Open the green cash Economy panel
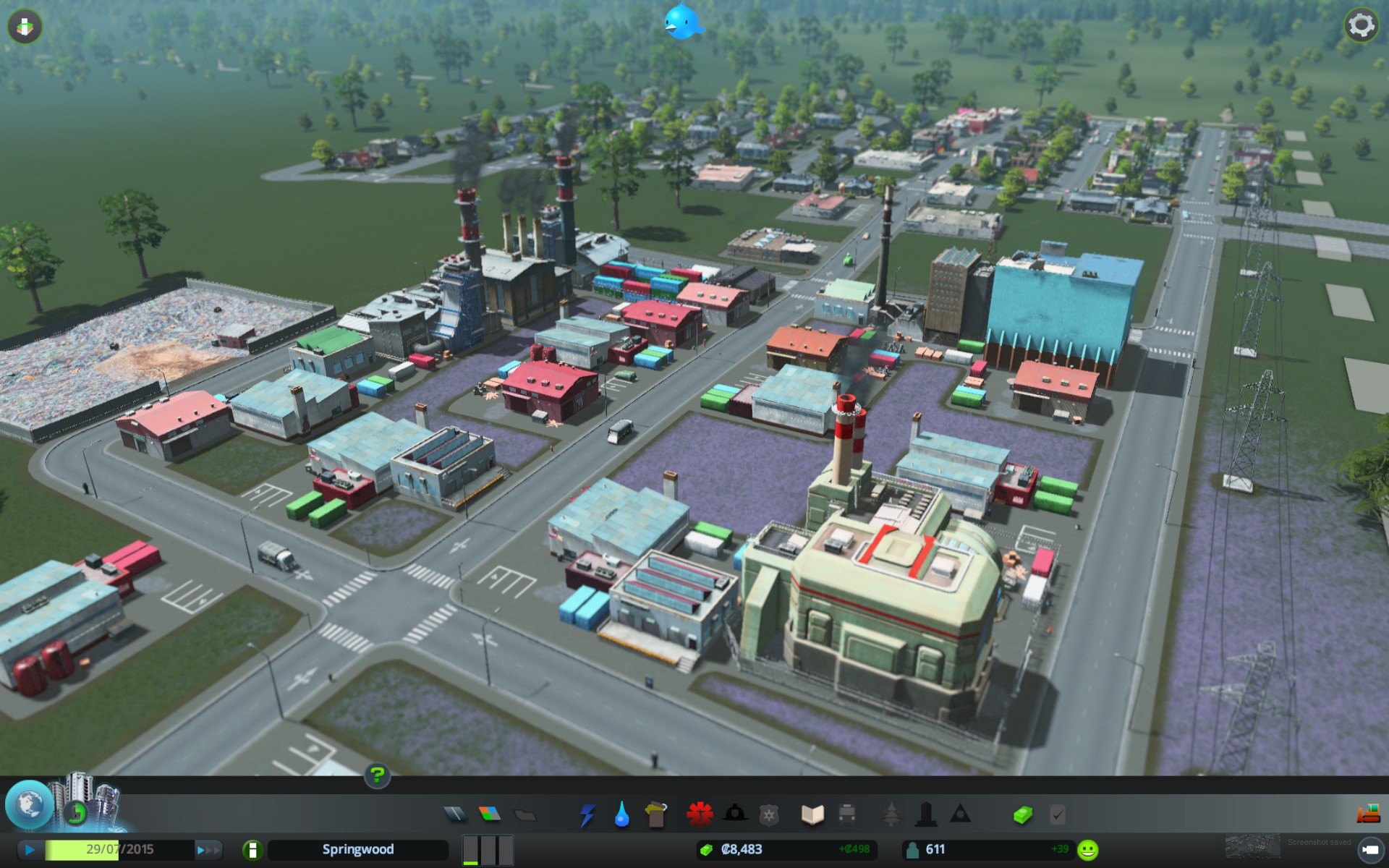Viewport: 1389px width, 868px height. [1022, 814]
